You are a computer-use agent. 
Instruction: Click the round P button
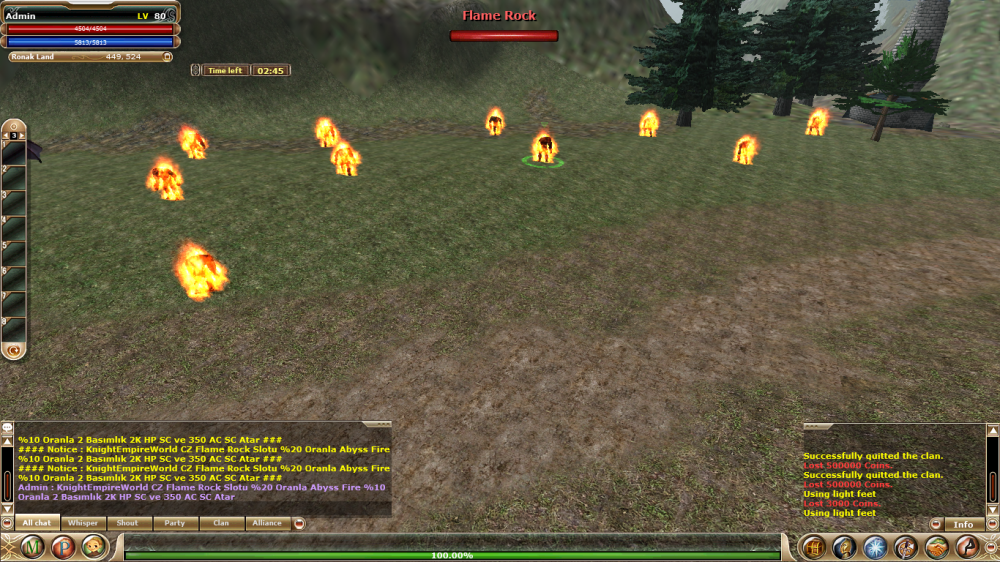pyautogui.click(x=63, y=547)
